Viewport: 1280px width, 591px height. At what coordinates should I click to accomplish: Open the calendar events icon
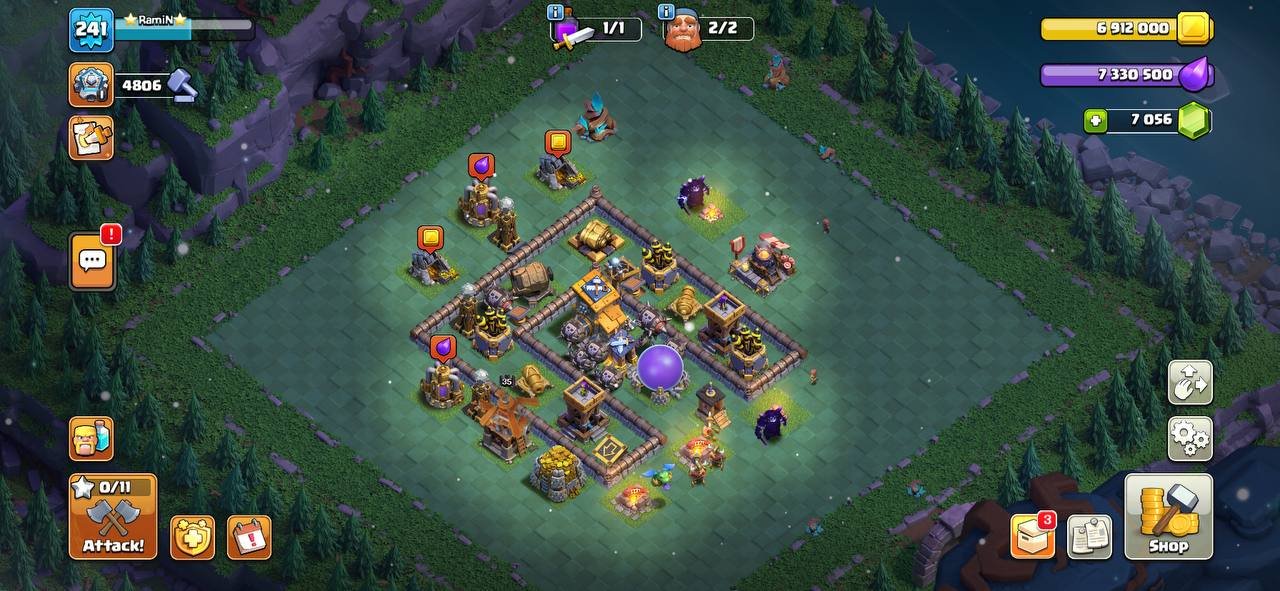point(249,537)
